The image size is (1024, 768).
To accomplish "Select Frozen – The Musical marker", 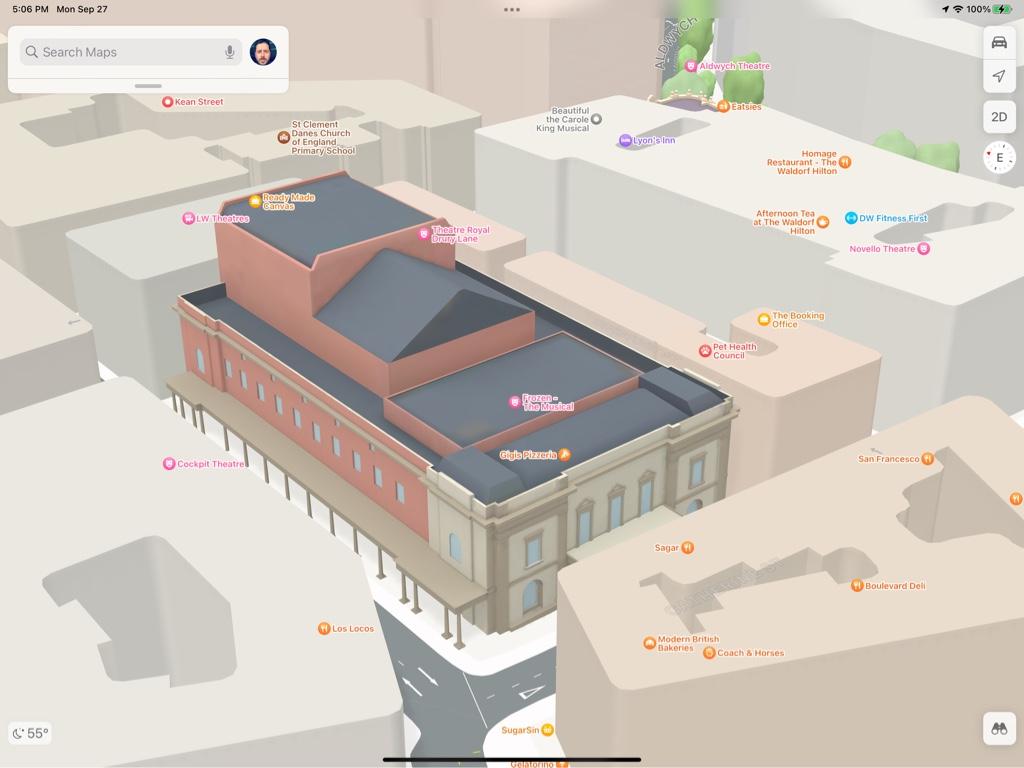I will [515, 402].
